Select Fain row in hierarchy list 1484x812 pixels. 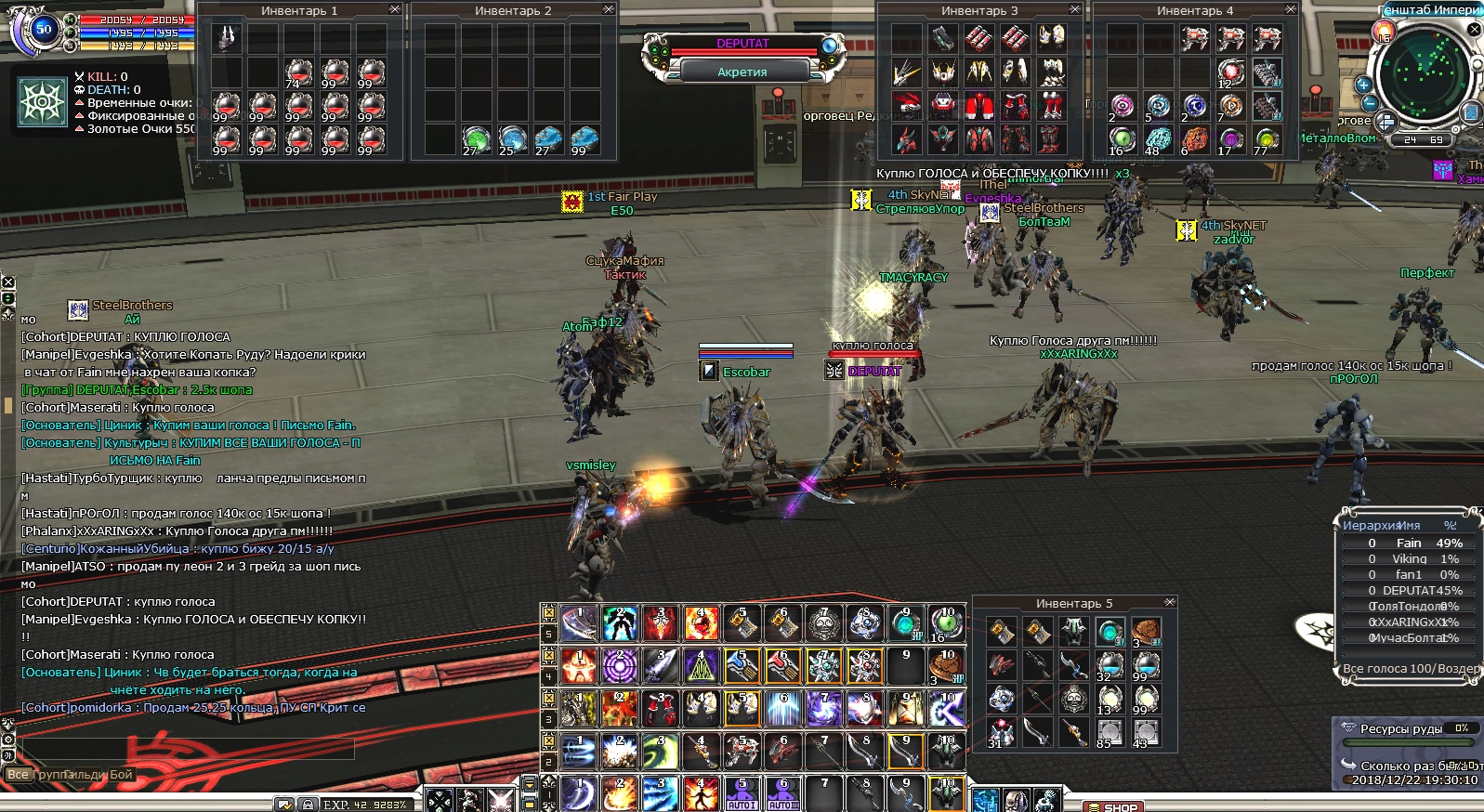point(1409,544)
